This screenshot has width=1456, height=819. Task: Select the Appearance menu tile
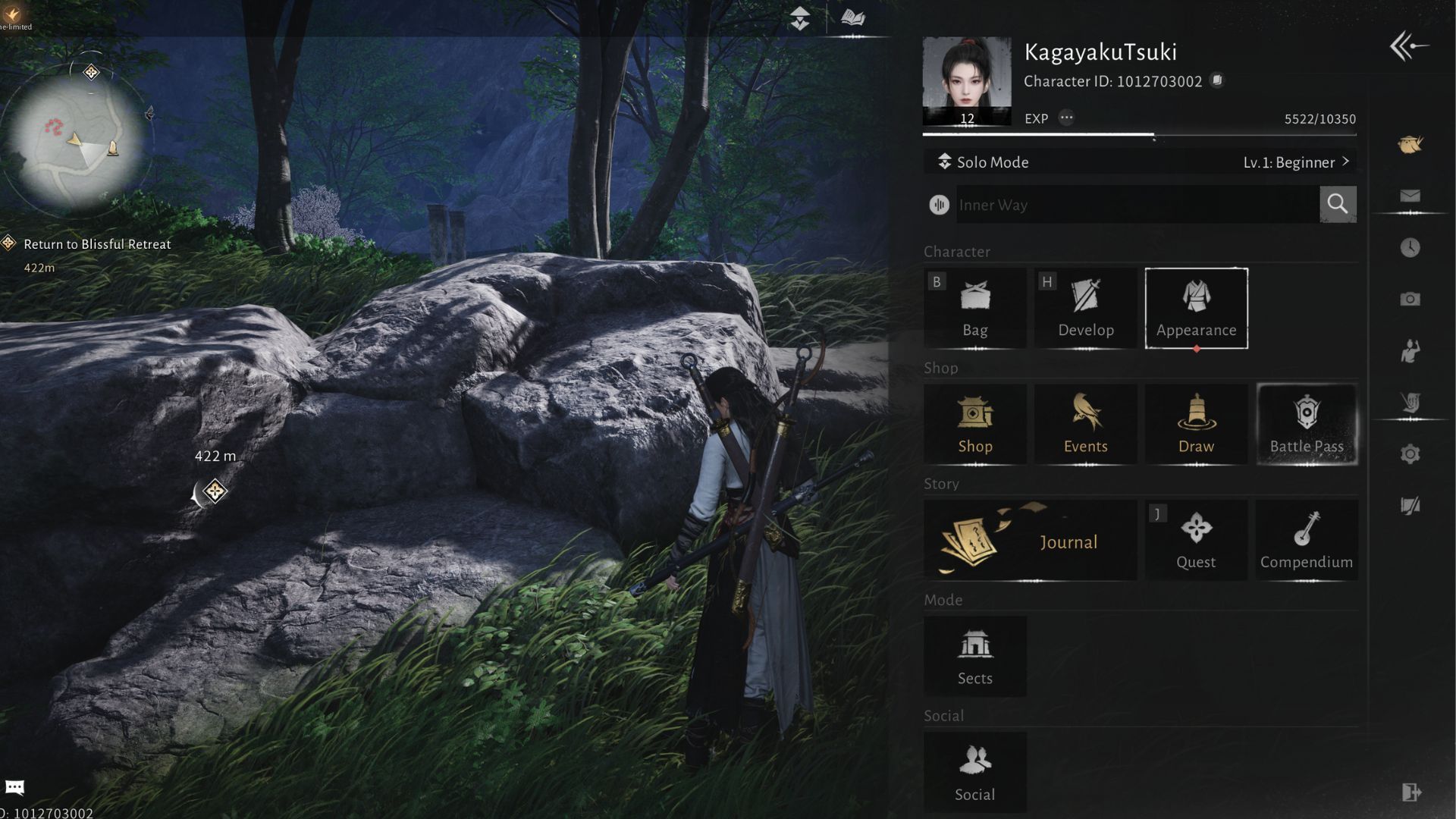(x=1196, y=308)
